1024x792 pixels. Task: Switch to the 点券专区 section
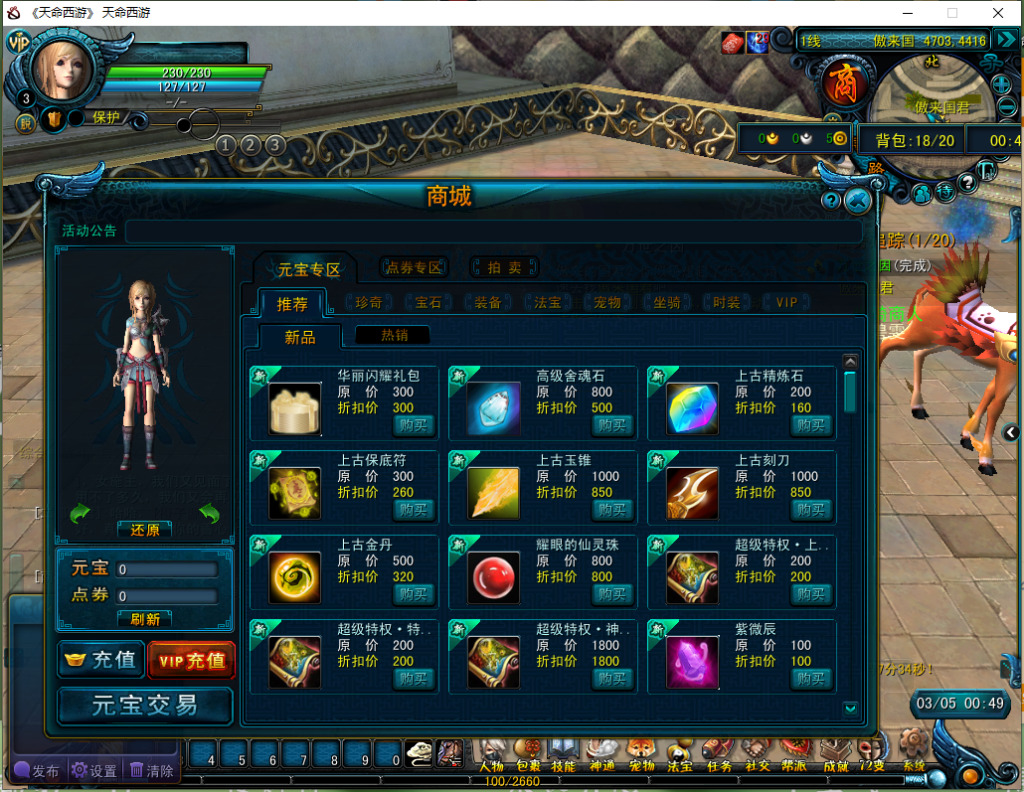pyautogui.click(x=413, y=267)
